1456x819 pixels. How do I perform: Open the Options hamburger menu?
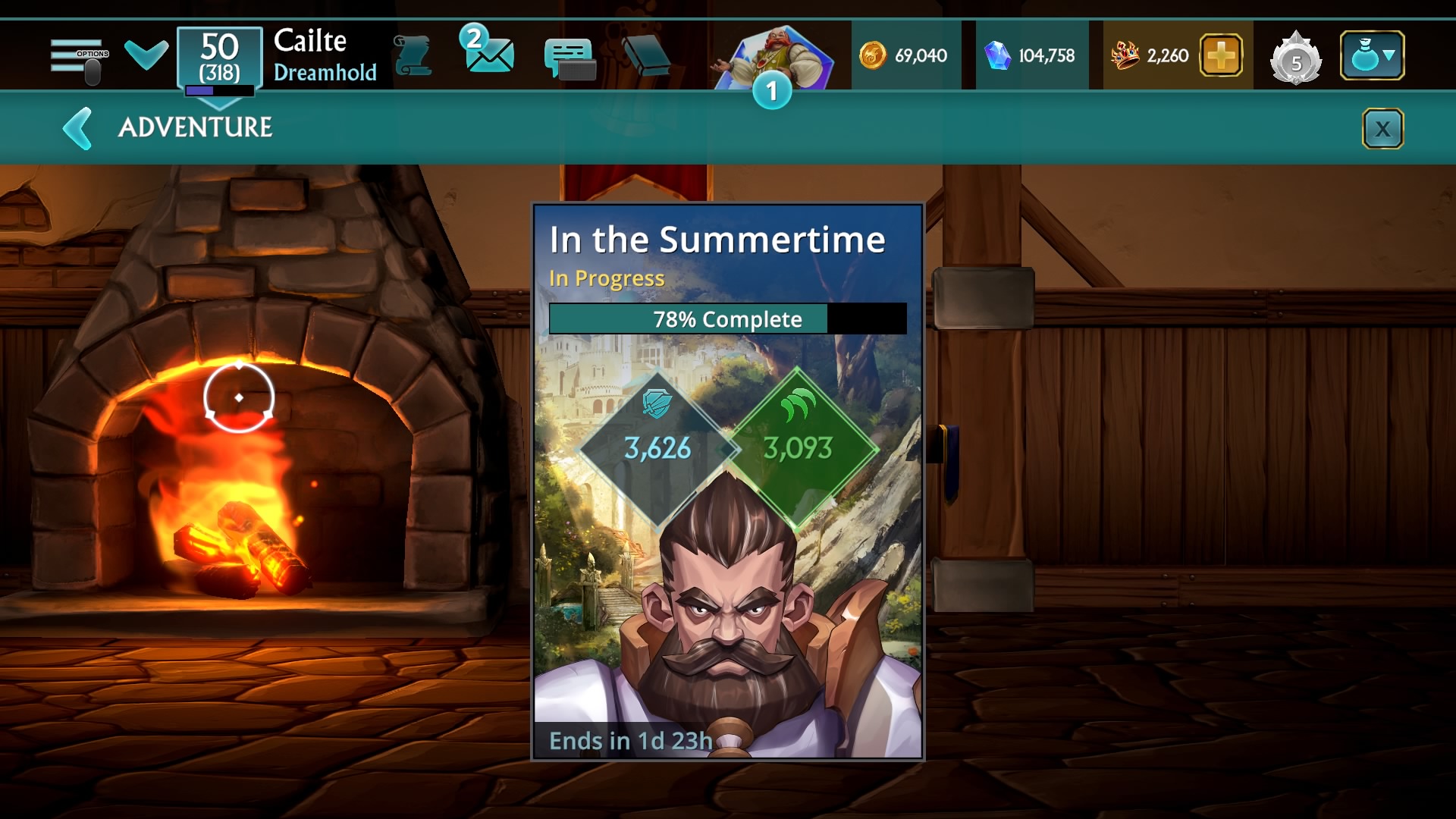click(x=79, y=58)
